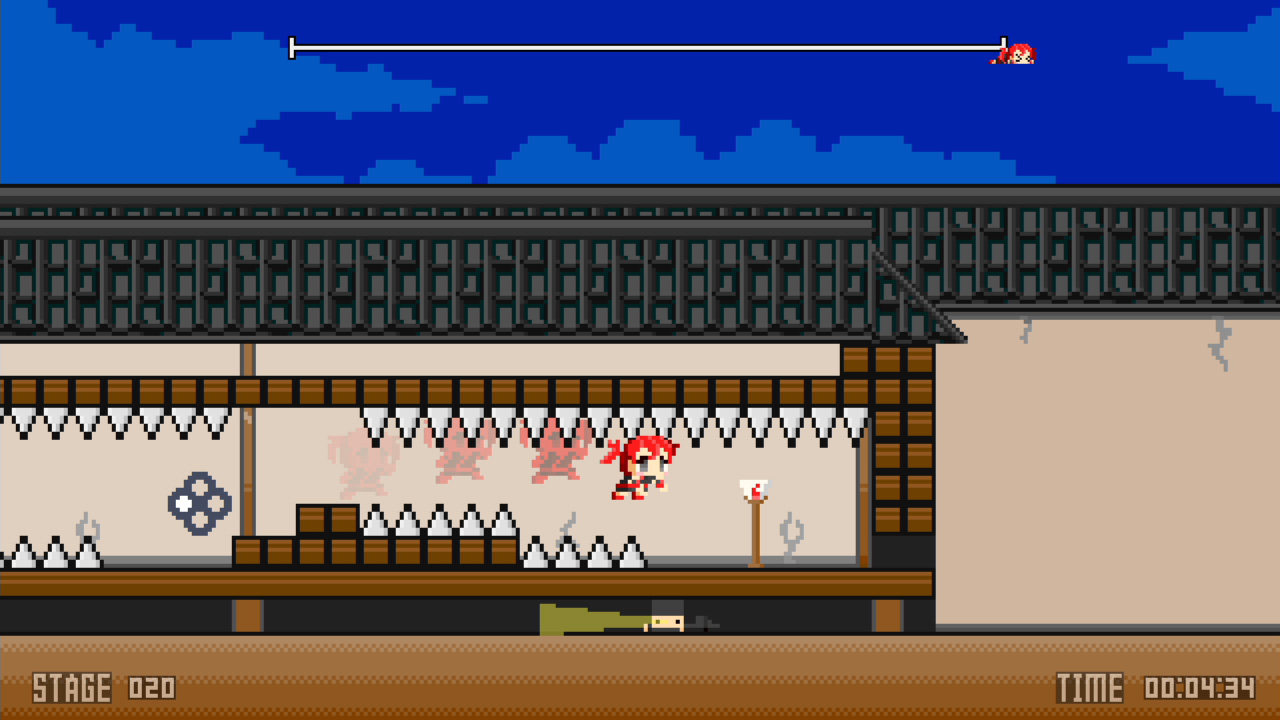Click the player head icon on the progress bar
Viewport: 1280px width, 720px height.
tap(1020, 52)
